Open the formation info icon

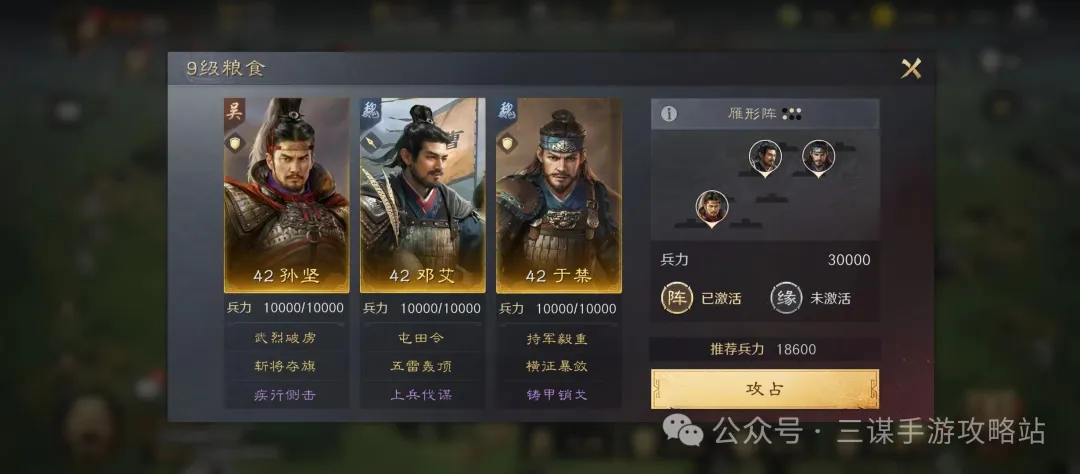668,114
